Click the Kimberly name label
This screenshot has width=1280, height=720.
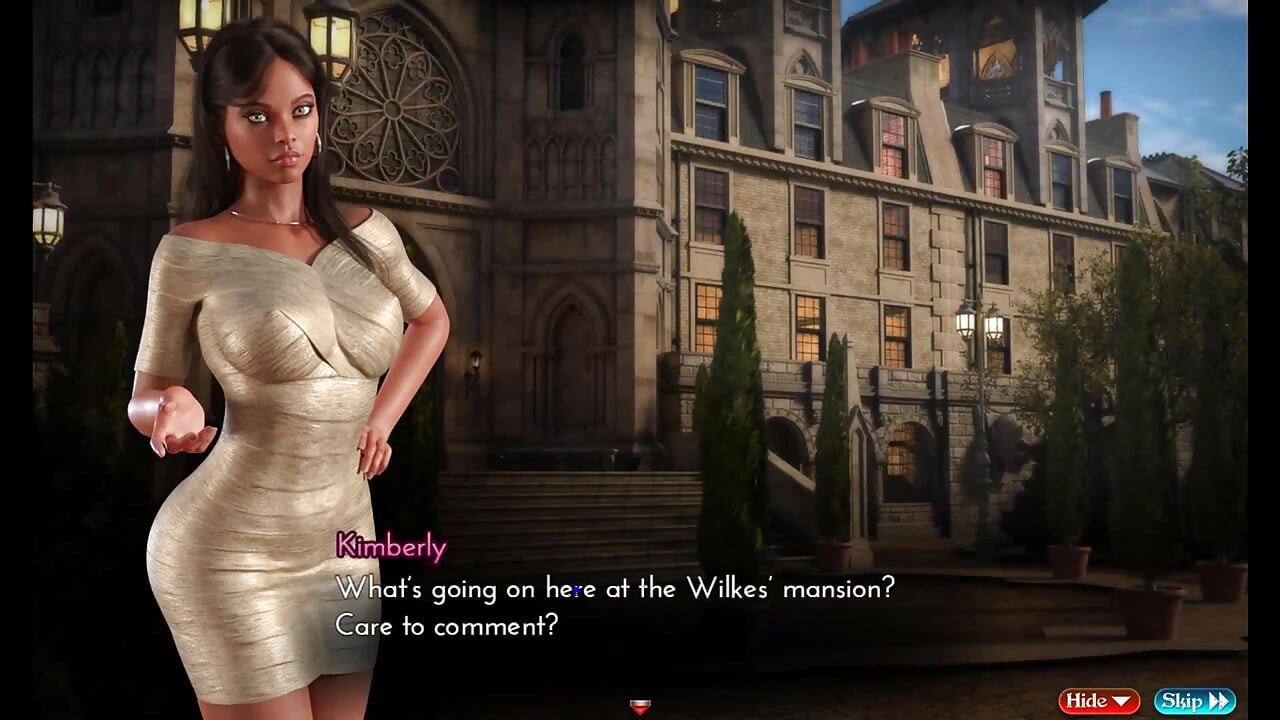[x=390, y=546]
